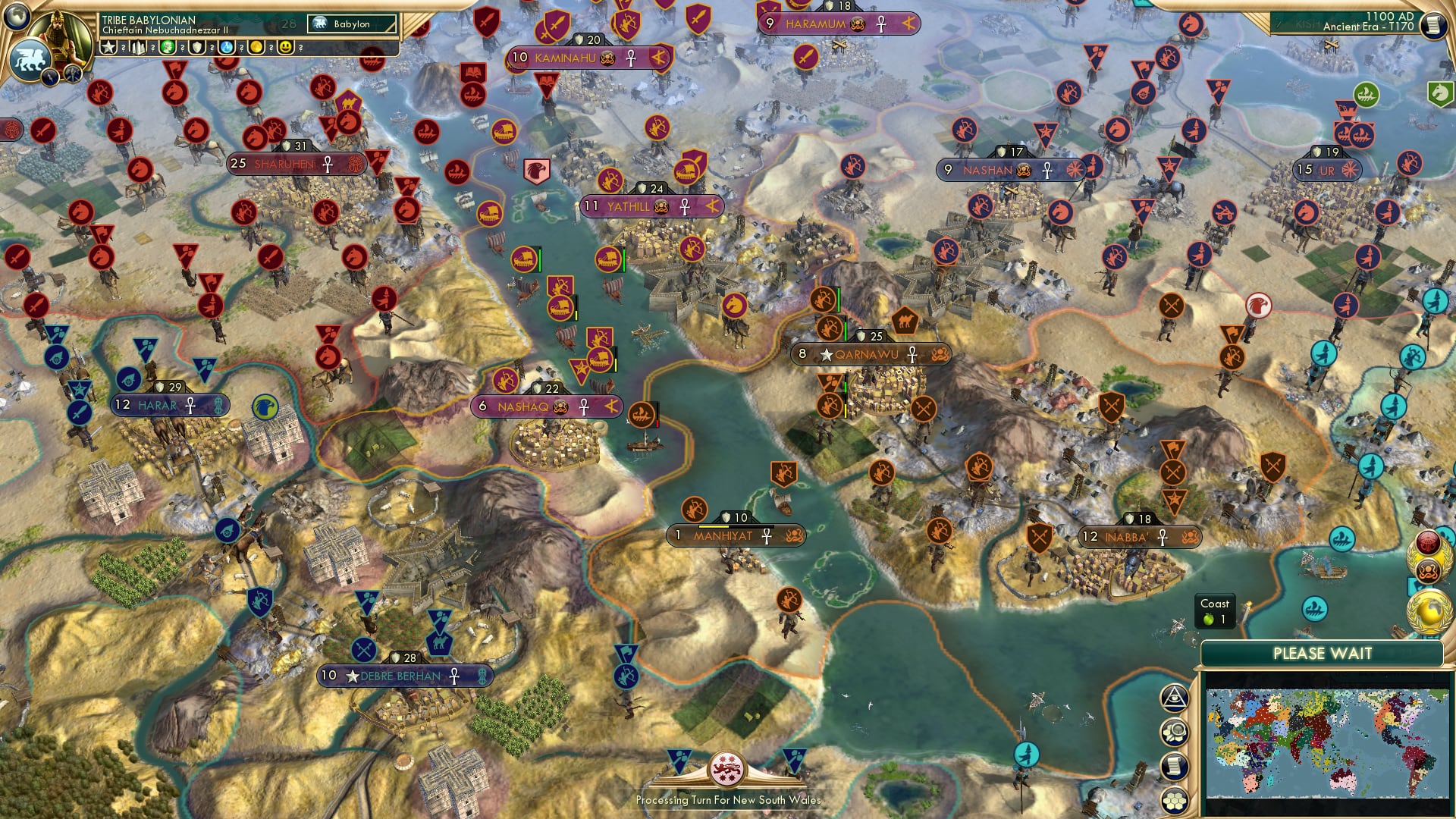Select the happiness smiley icon

(284, 48)
